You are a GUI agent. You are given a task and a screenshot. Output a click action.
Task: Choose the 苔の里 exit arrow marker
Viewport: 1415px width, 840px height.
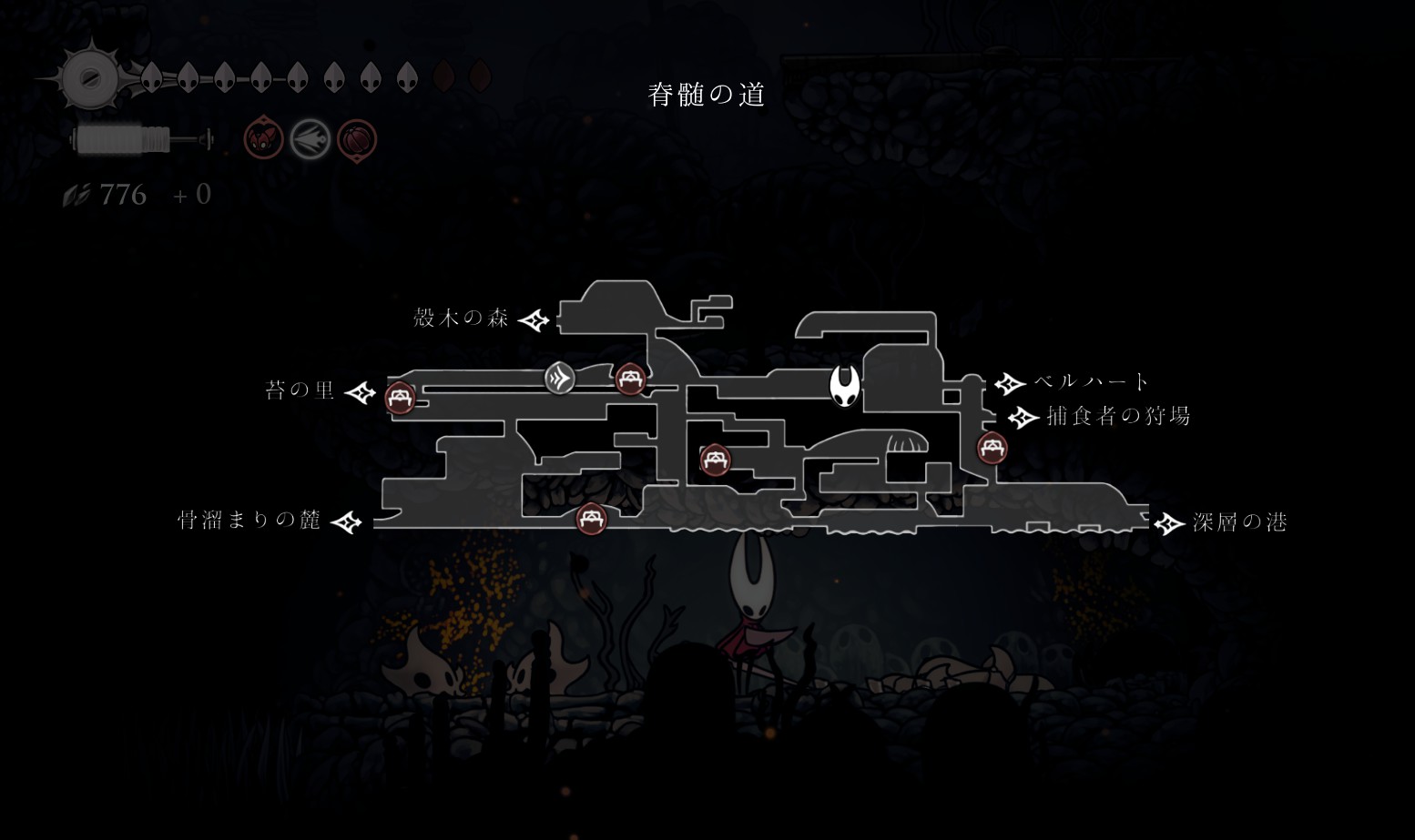[x=361, y=392]
